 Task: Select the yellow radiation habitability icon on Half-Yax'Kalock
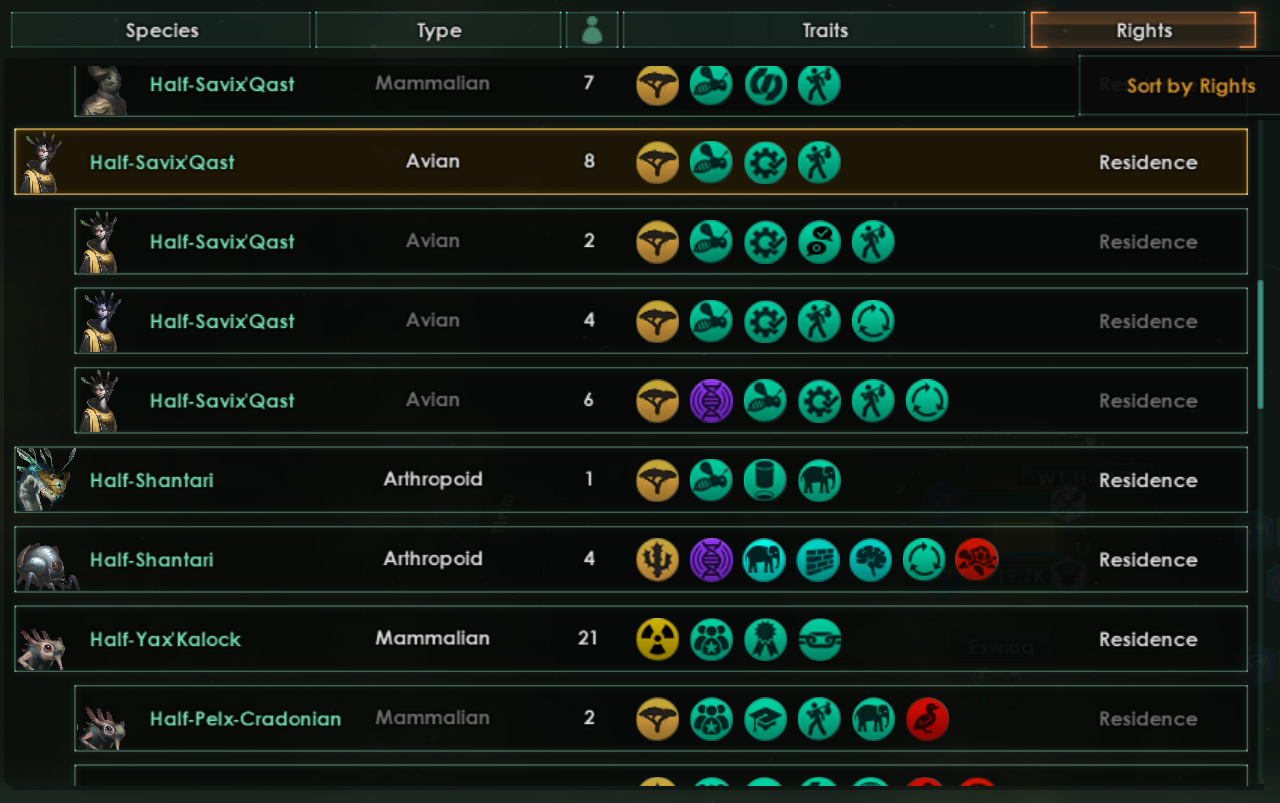pos(657,639)
